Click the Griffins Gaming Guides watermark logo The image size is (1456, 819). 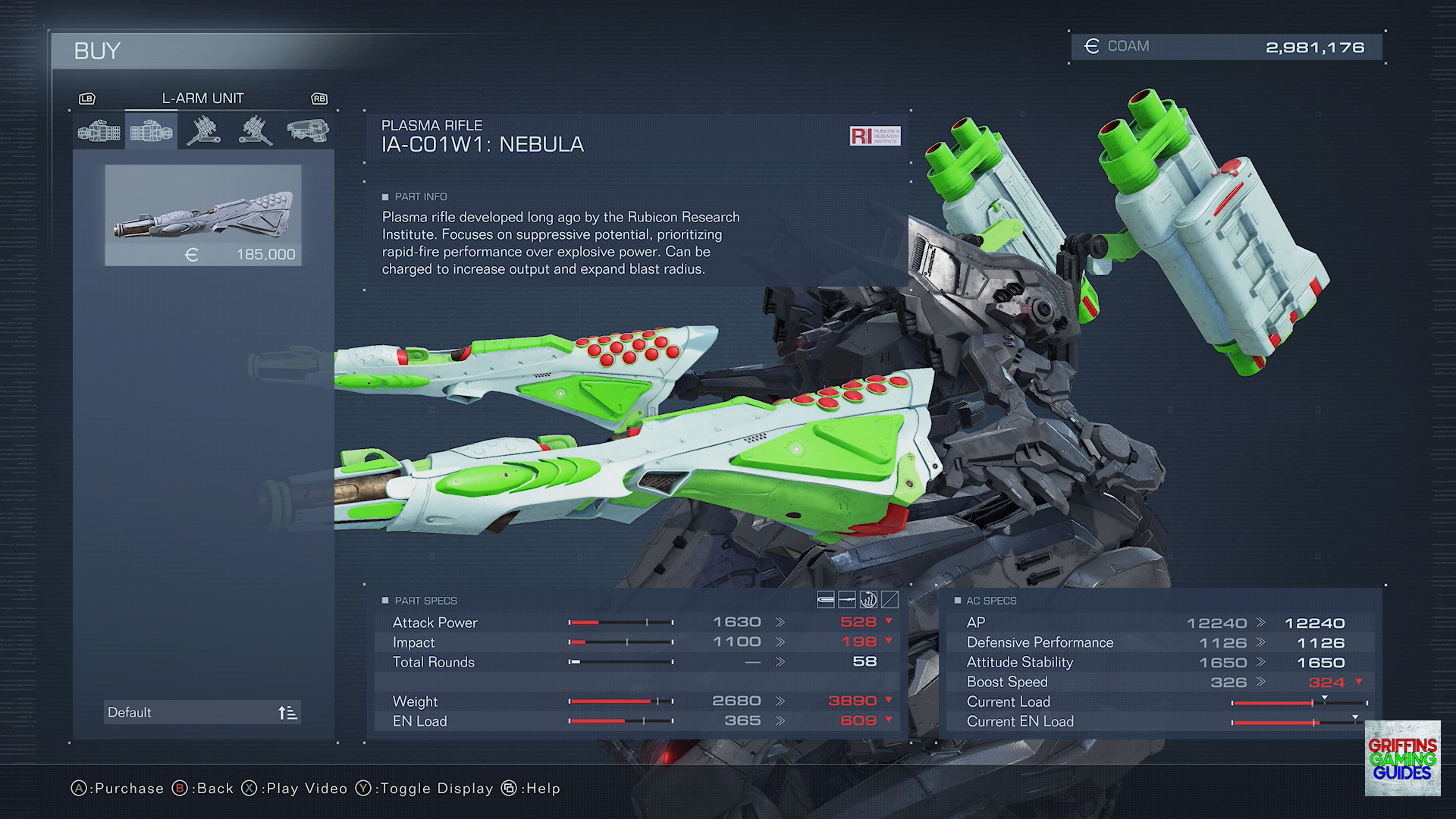click(x=1402, y=758)
